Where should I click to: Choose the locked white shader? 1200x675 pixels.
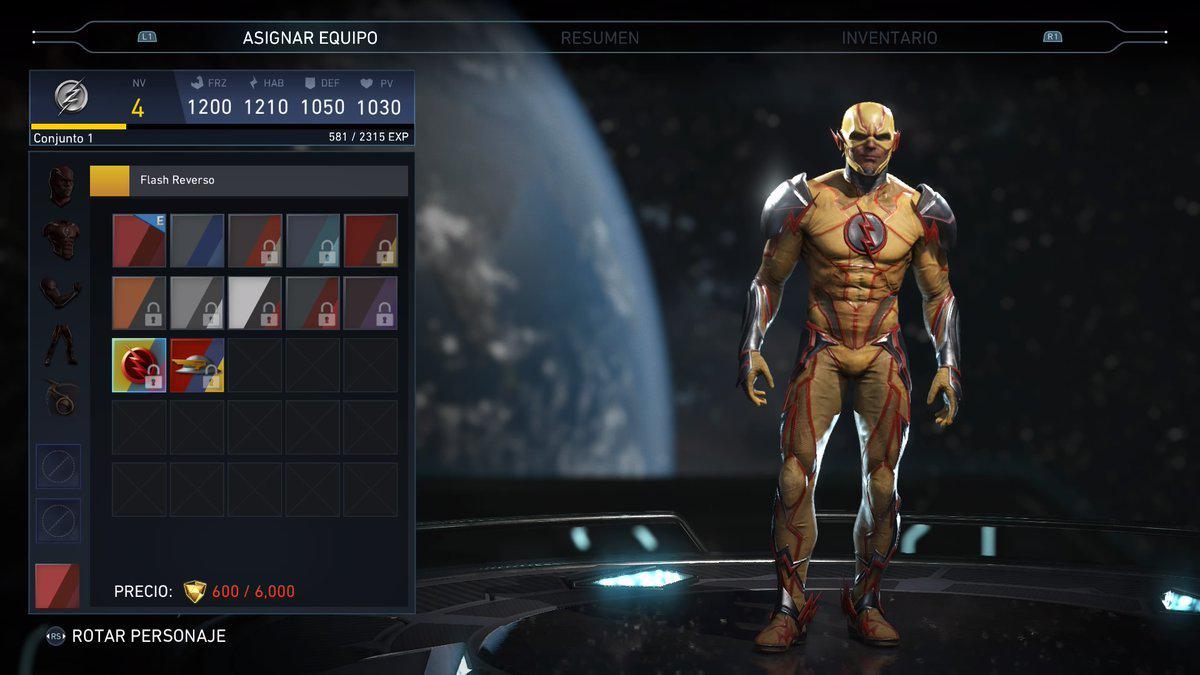pyautogui.click(x=255, y=303)
